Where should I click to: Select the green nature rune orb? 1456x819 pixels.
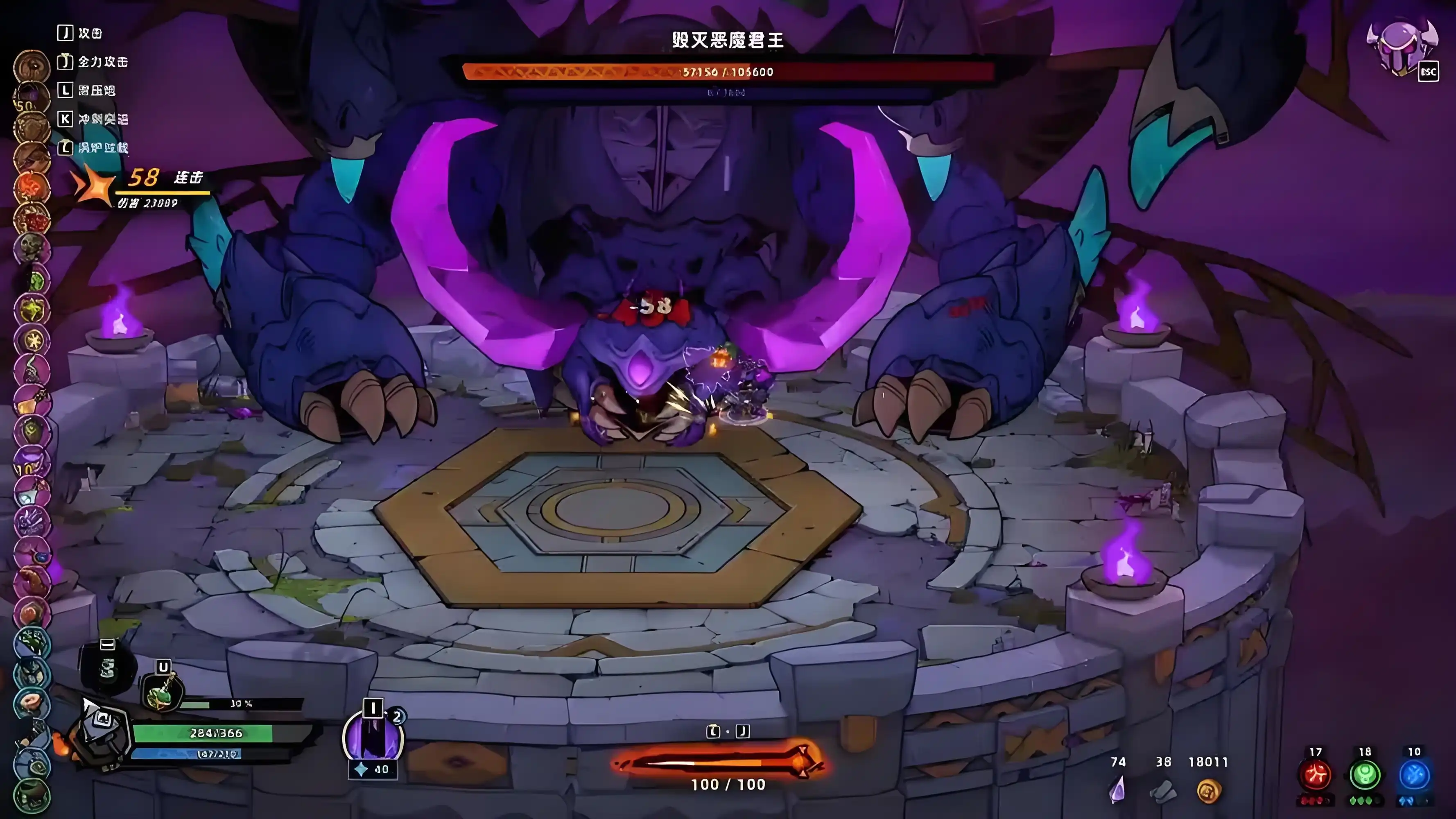(x=1364, y=774)
